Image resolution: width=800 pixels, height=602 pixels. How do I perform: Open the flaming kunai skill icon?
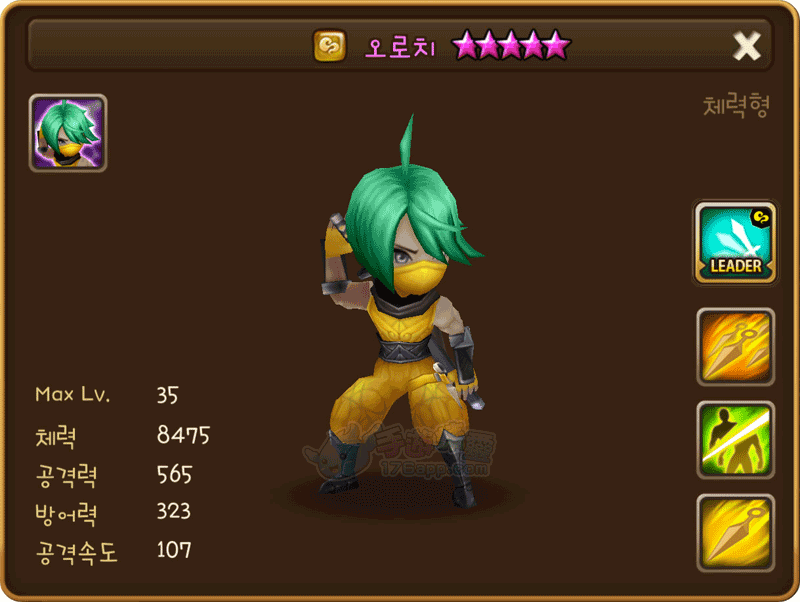(x=735, y=346)
